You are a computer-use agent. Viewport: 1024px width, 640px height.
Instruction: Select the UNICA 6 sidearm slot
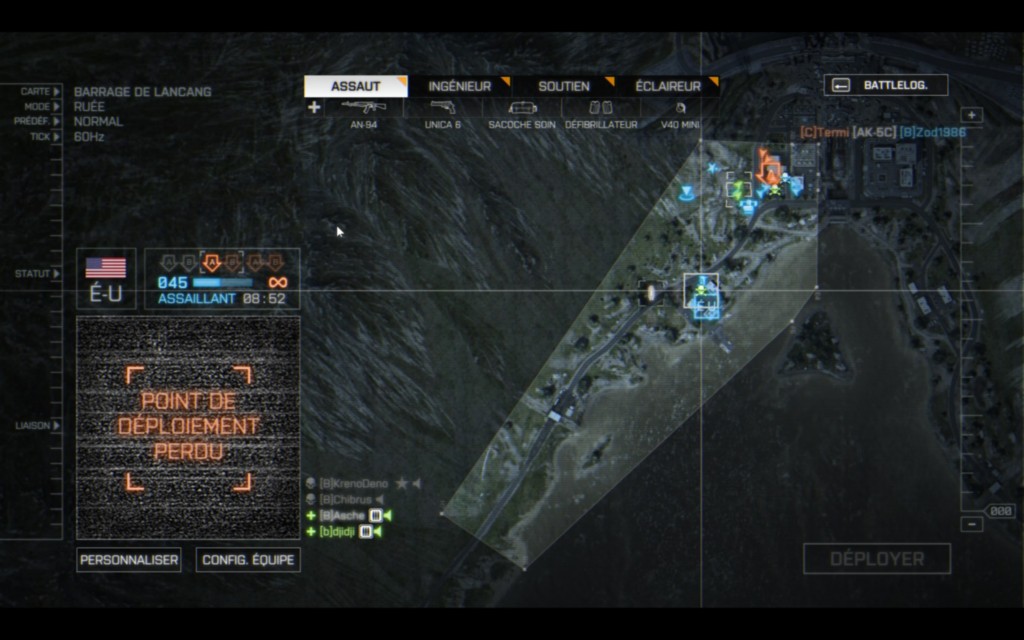[x=443, y=113]
